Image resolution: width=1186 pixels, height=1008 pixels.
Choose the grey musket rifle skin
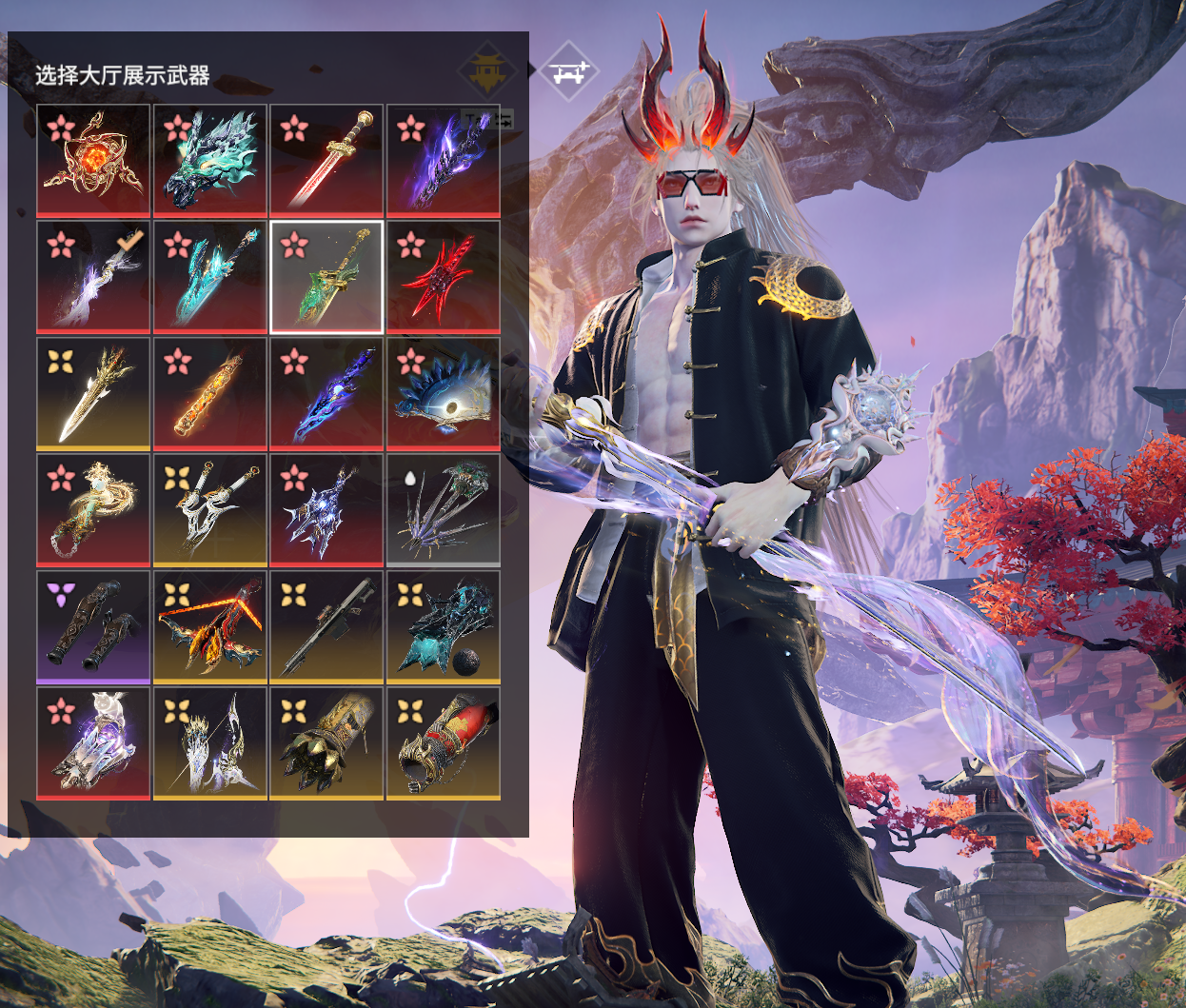pos(326,627)
